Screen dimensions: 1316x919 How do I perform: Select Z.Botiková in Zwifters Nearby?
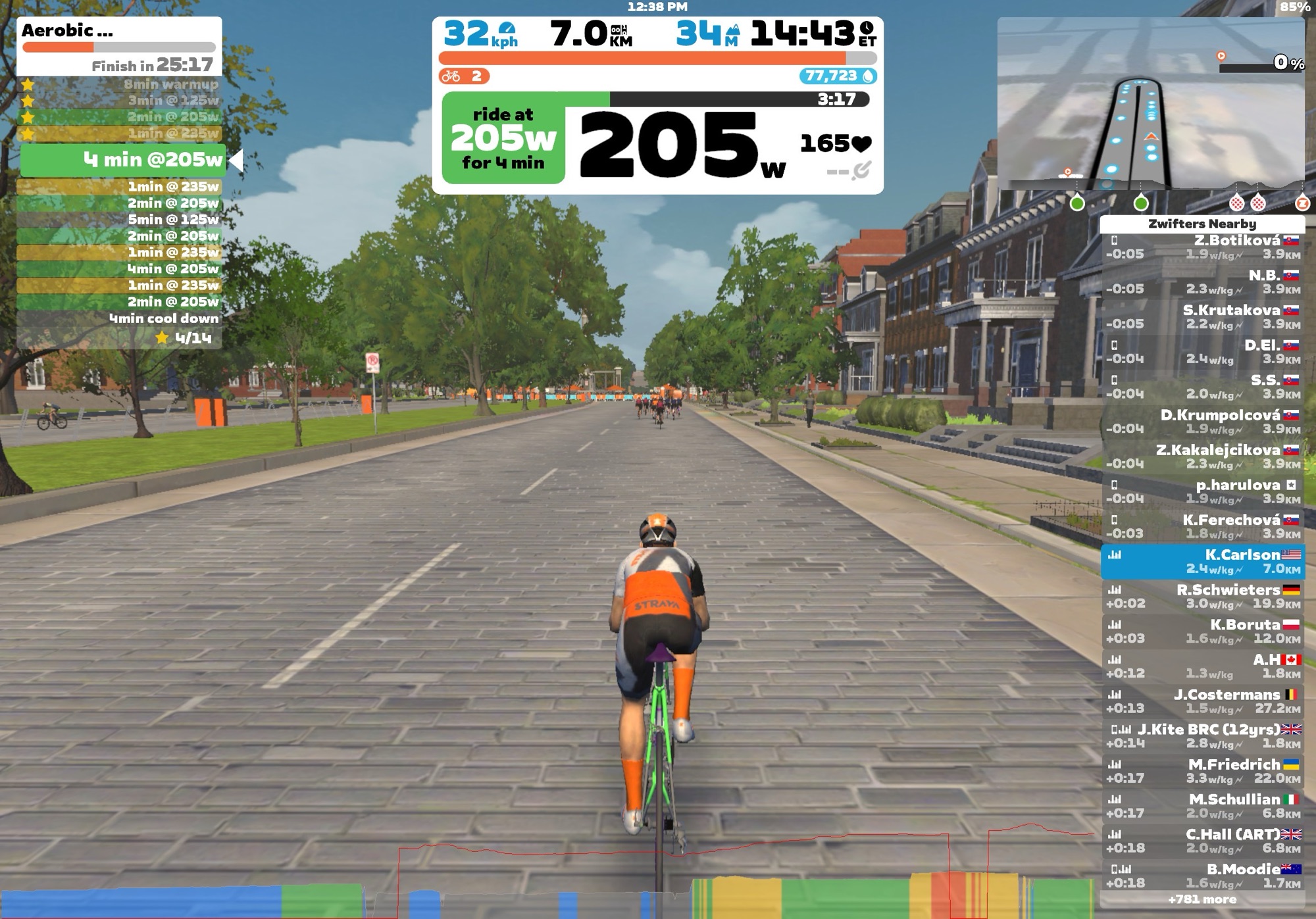(1203, 247)
